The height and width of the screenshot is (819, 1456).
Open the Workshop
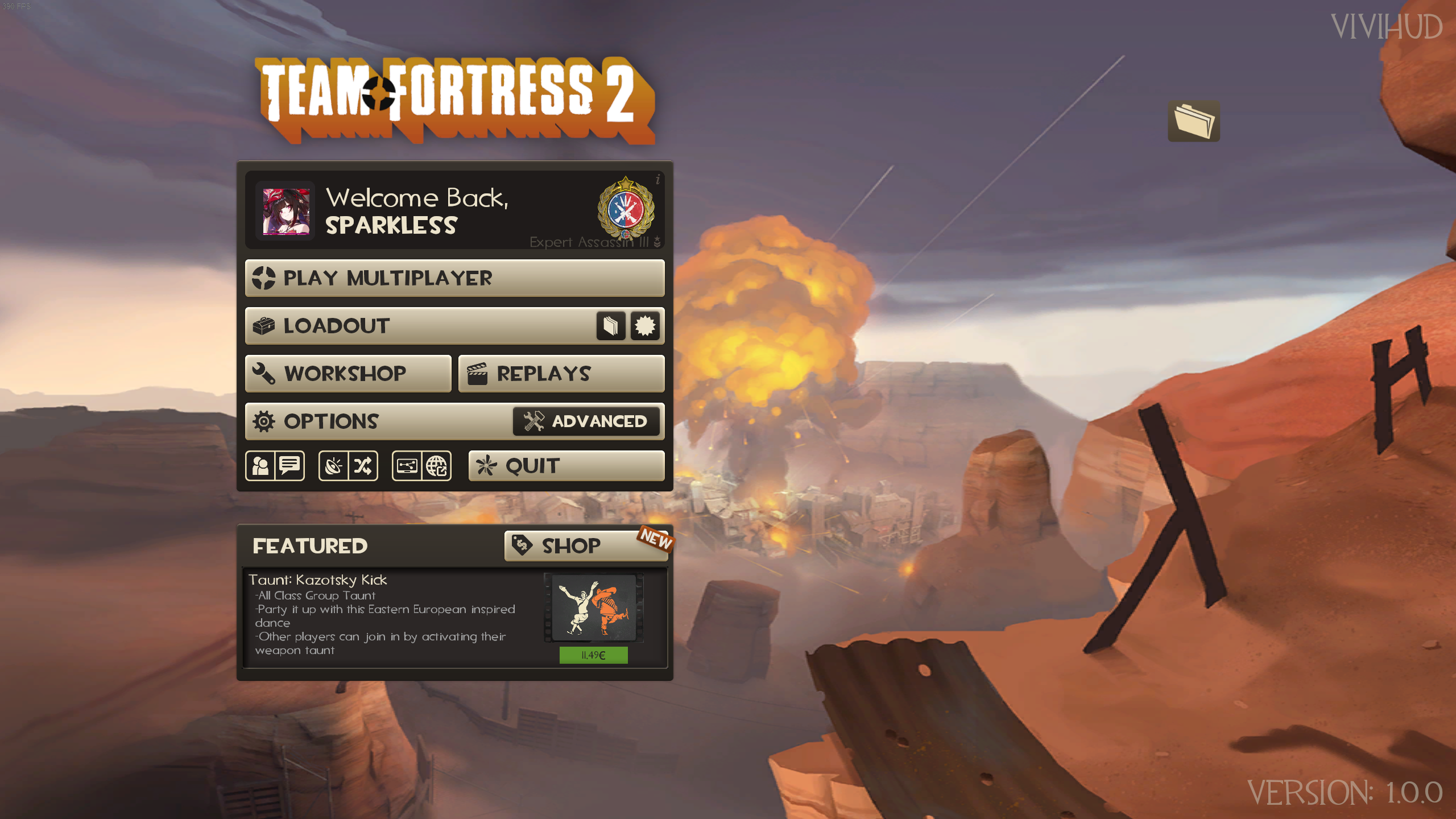(348, 374)
